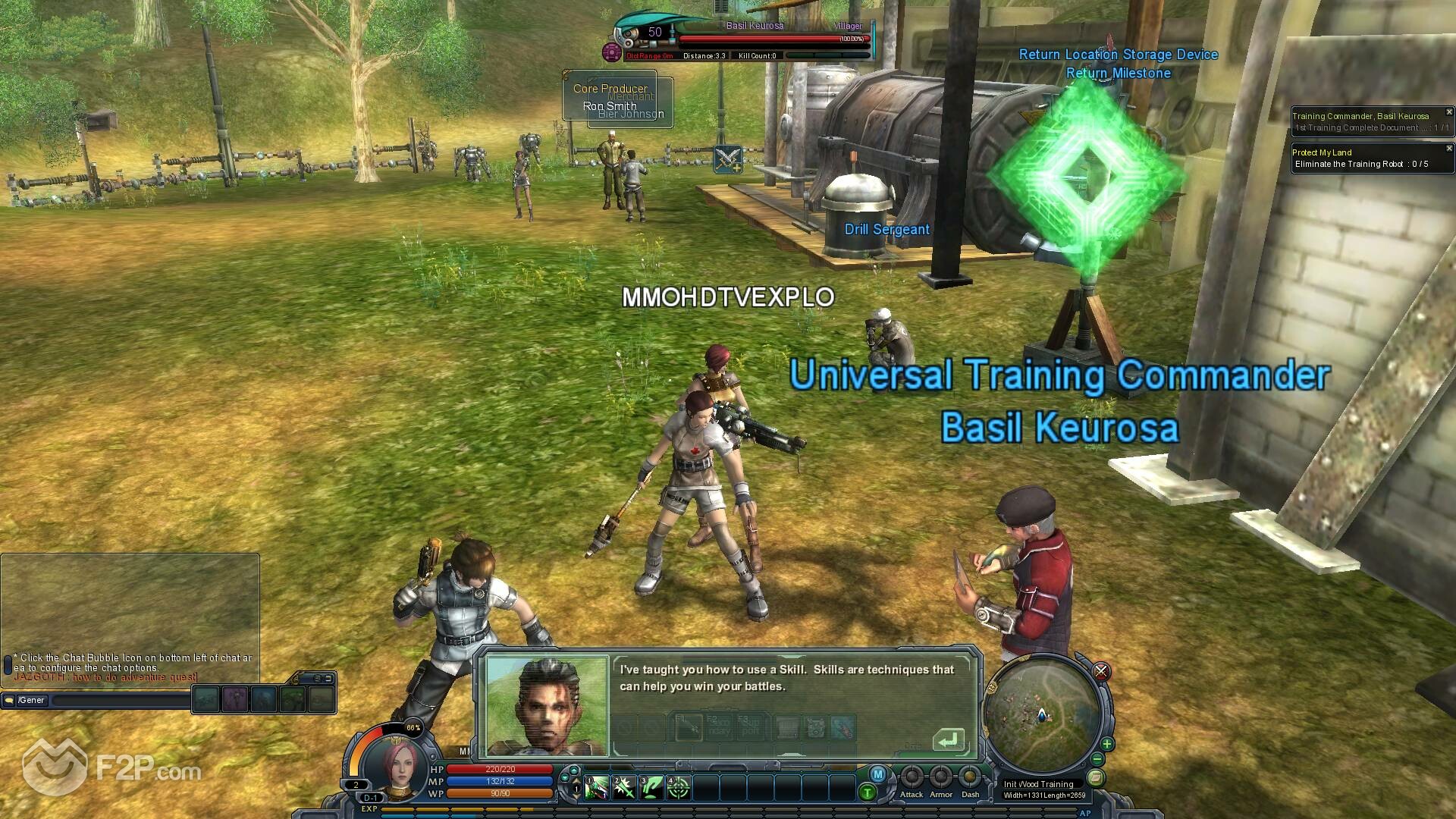Click the blue M button
This screenshot has height=819, width=1456.
pos(878,774)
